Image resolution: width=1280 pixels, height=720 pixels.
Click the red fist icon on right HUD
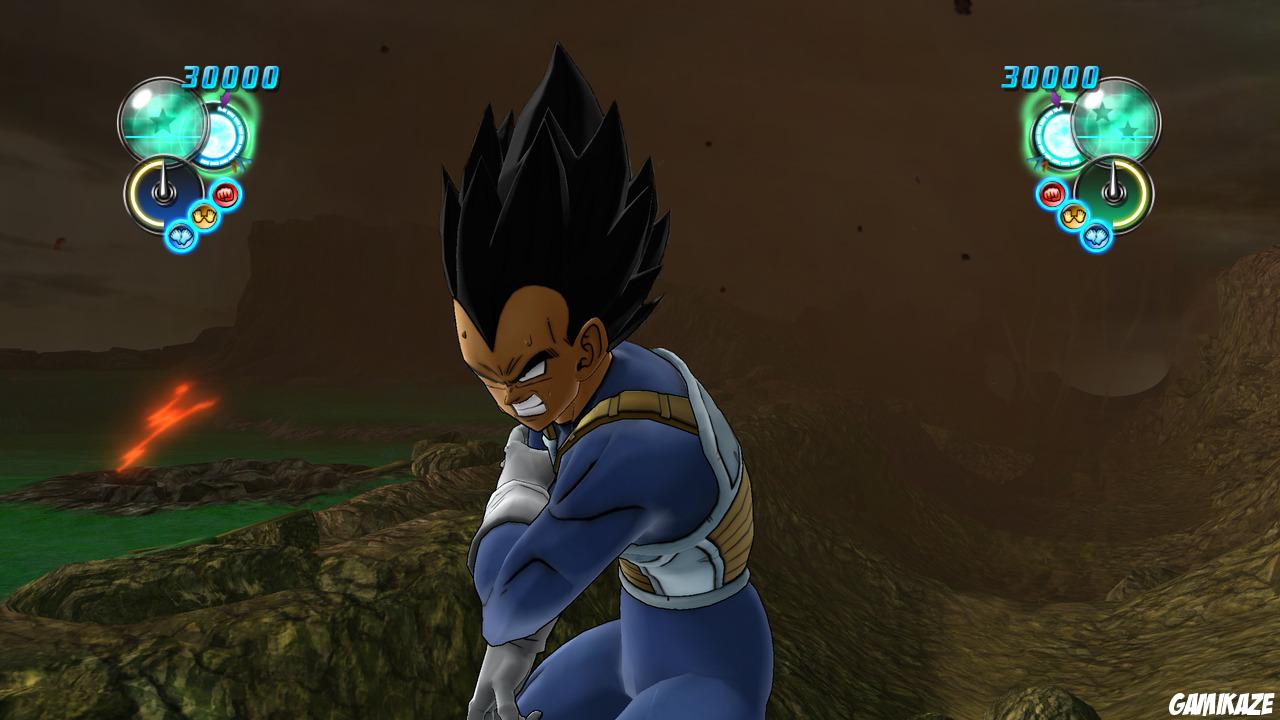click(1051, 194)
